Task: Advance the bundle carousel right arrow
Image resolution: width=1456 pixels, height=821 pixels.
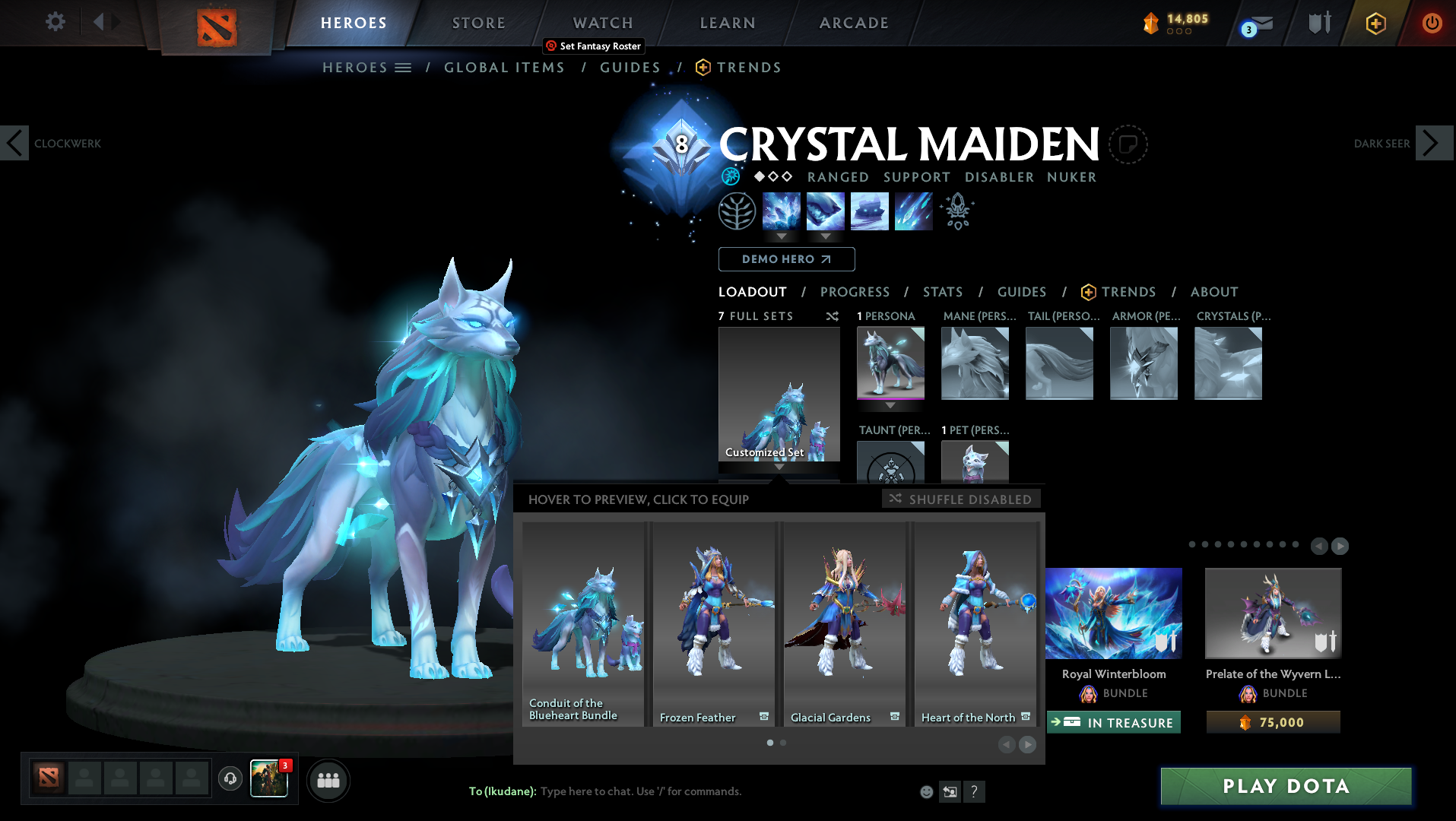Action: (1340, 545)
